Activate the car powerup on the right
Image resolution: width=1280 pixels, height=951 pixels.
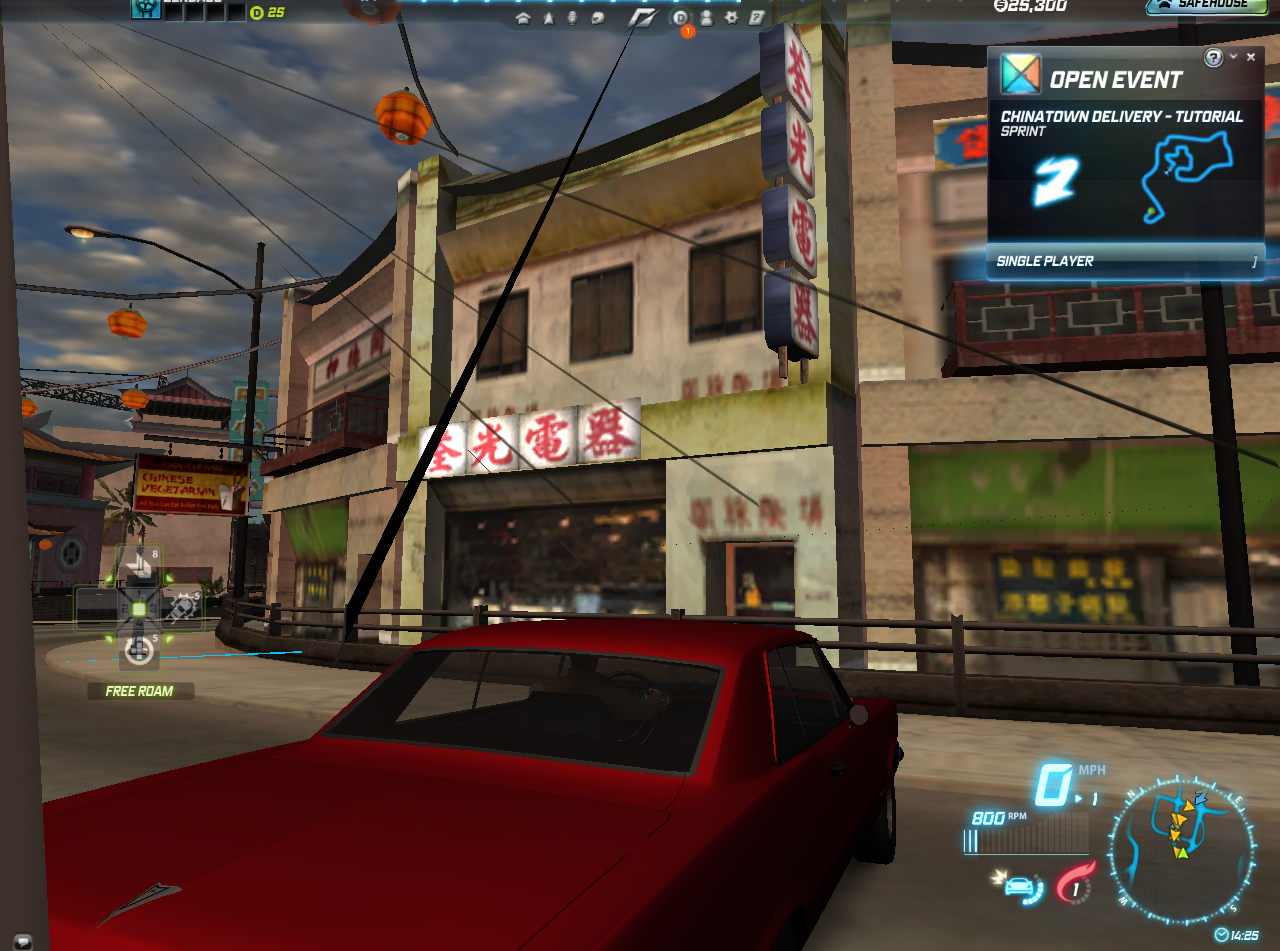(x=181, y=607)
